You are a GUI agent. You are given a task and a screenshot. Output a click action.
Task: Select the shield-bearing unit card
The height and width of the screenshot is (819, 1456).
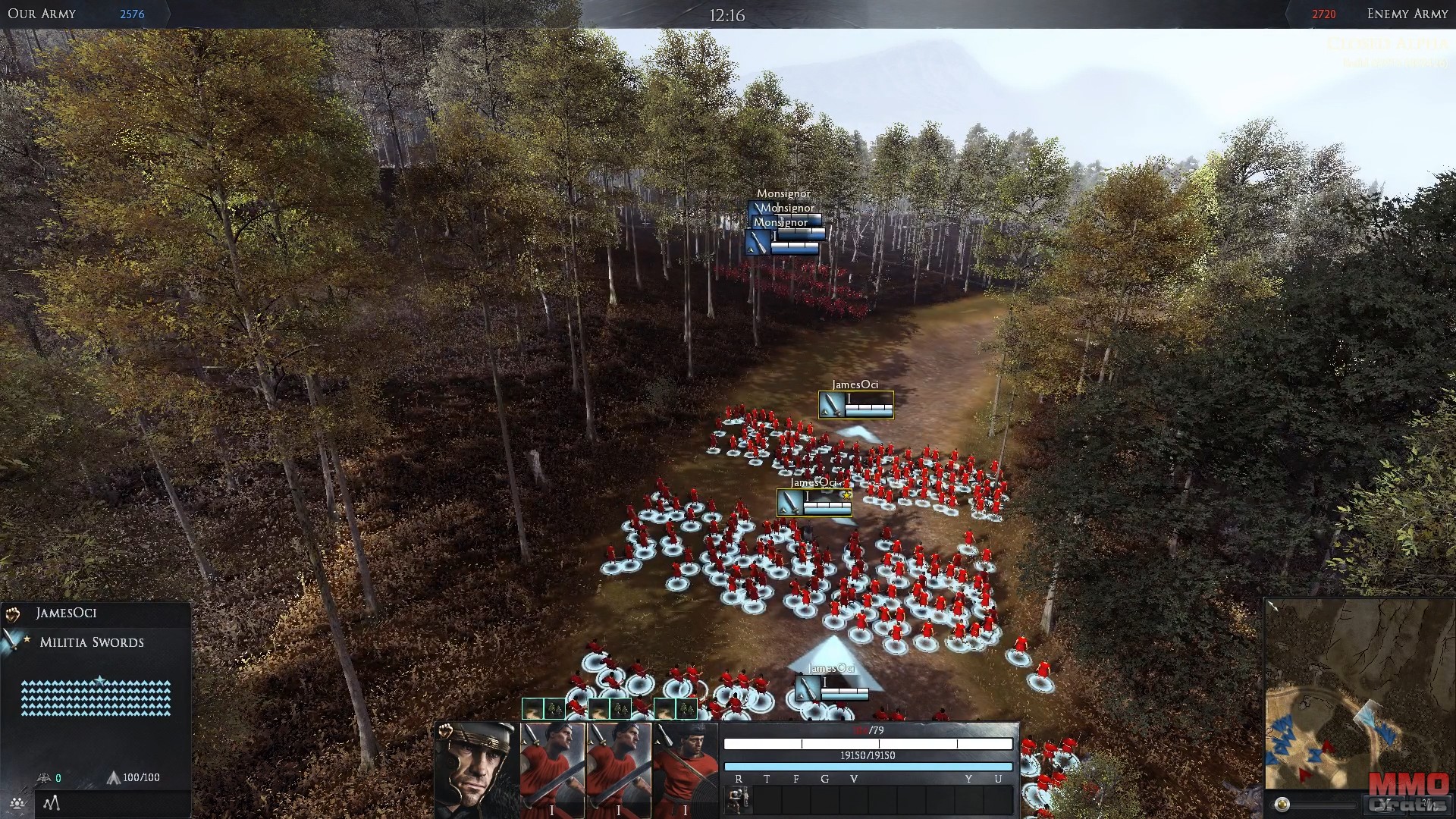pos(685,770)
